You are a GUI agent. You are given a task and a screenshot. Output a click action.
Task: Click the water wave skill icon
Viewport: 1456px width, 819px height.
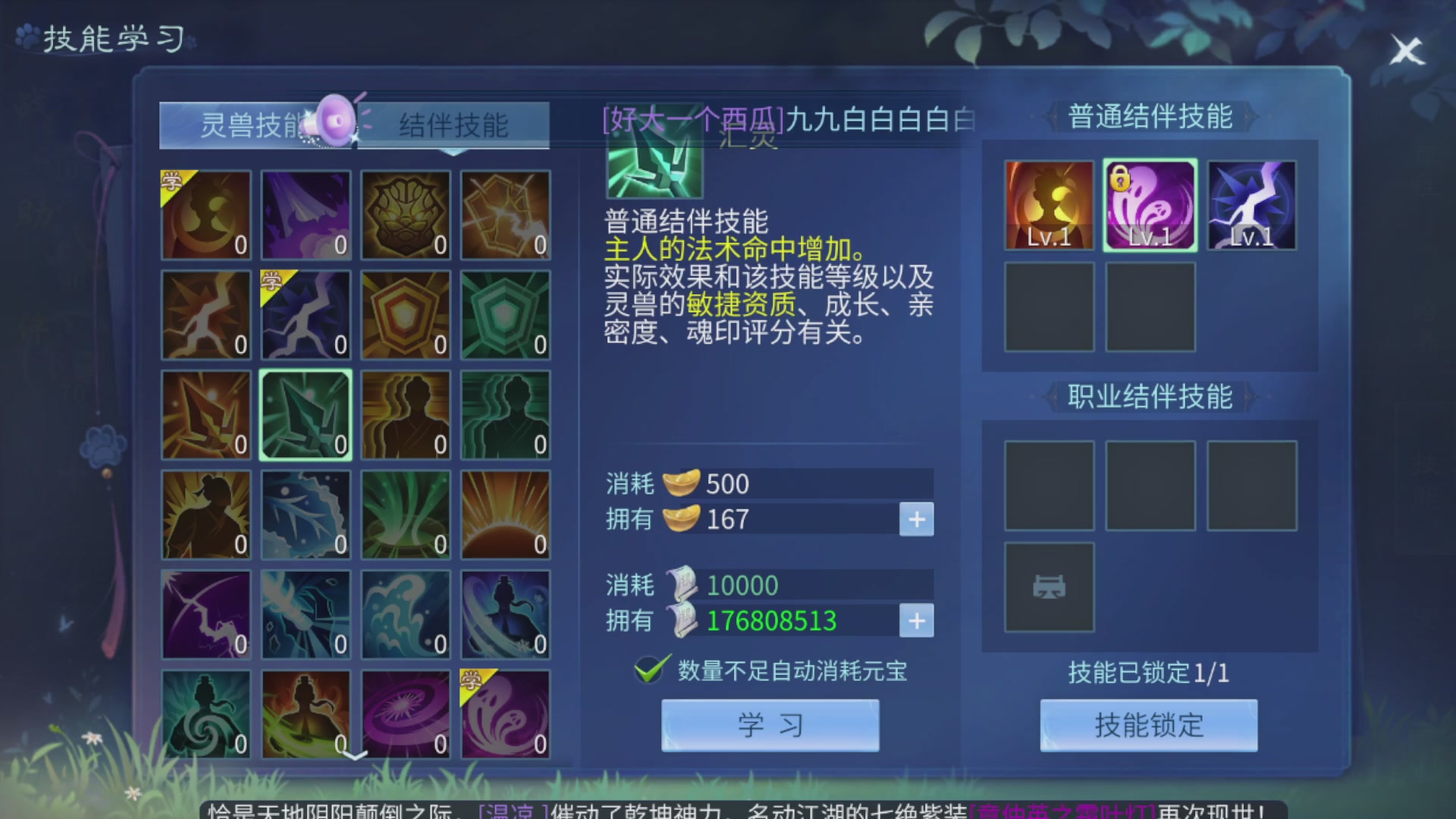[x=406, y=614]
